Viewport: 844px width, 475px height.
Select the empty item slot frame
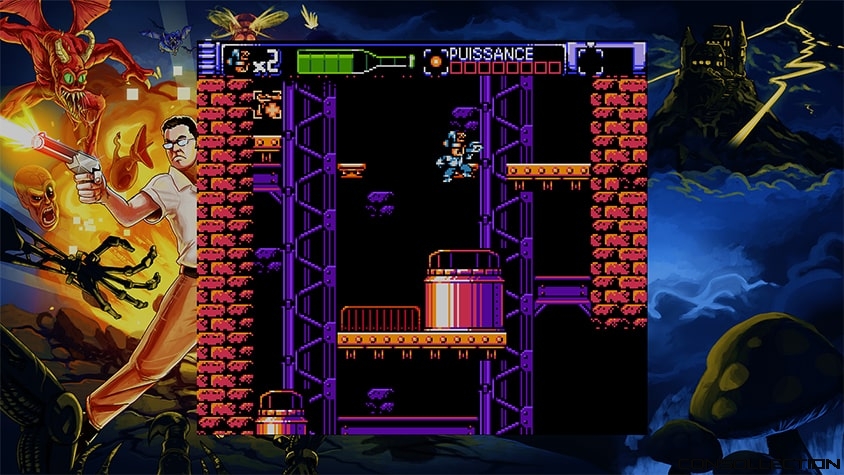coord(590,60)
